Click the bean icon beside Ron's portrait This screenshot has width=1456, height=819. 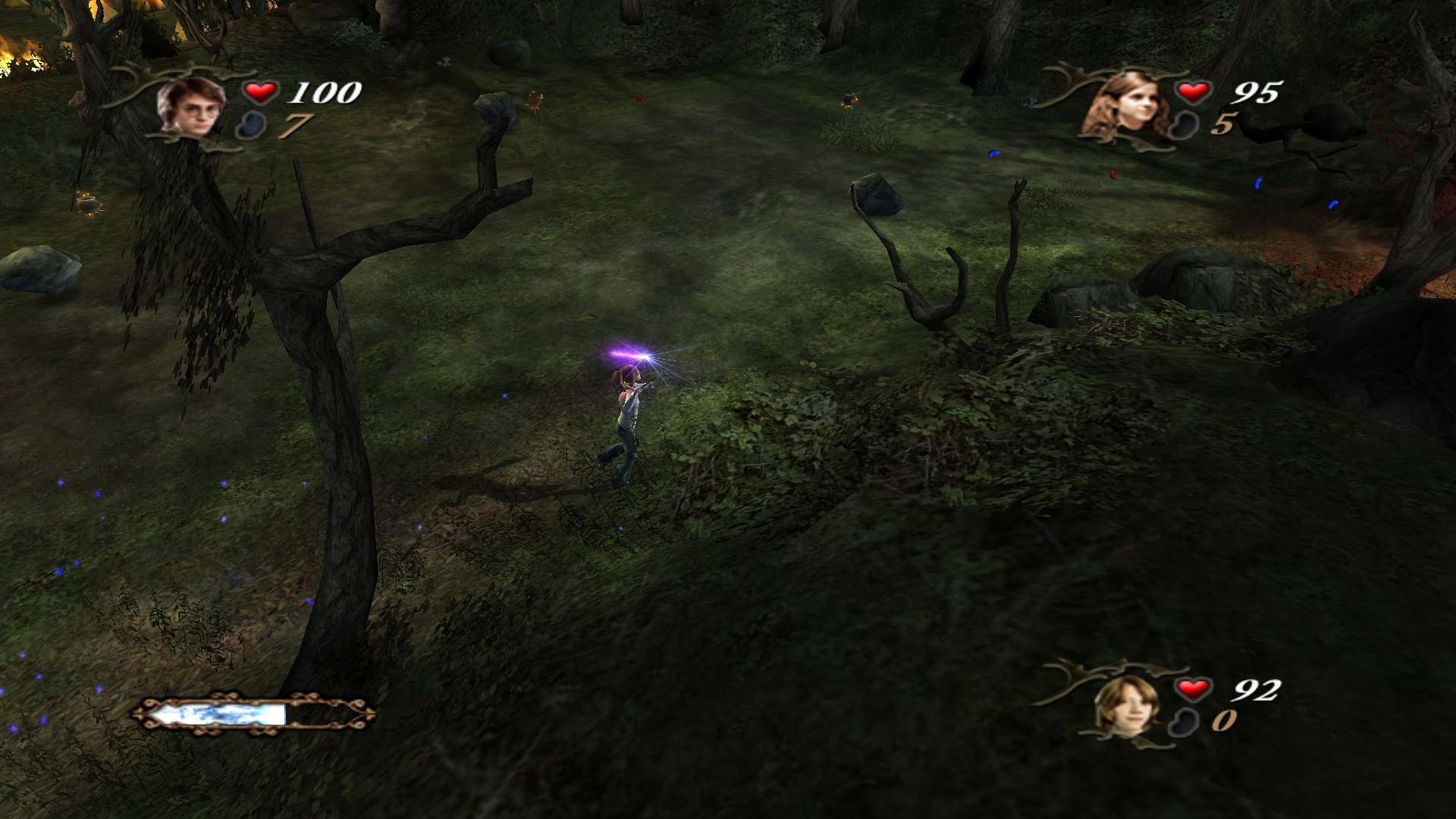click(x=1183, y=721)
